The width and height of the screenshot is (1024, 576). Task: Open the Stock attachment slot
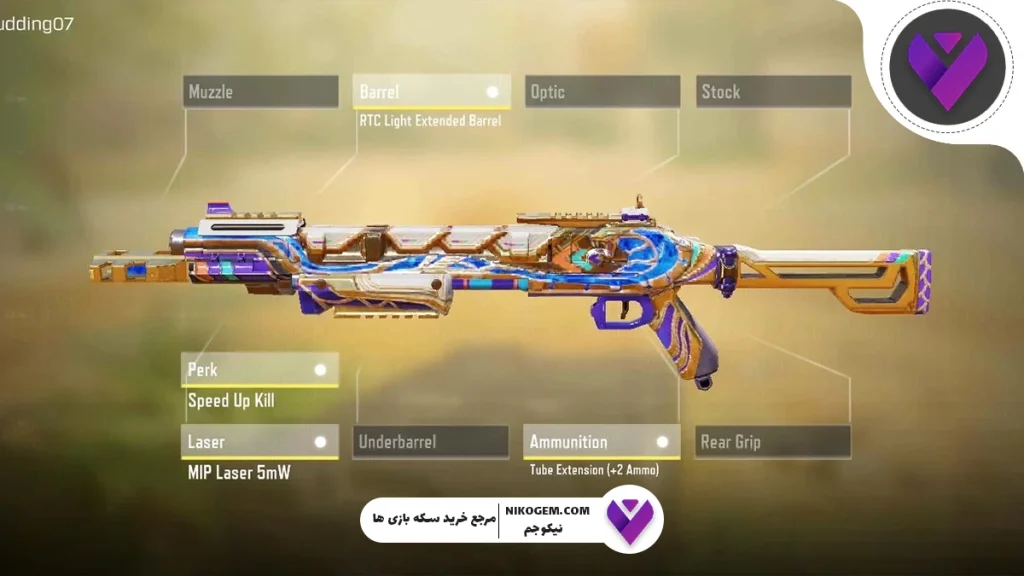click(773, 92)
